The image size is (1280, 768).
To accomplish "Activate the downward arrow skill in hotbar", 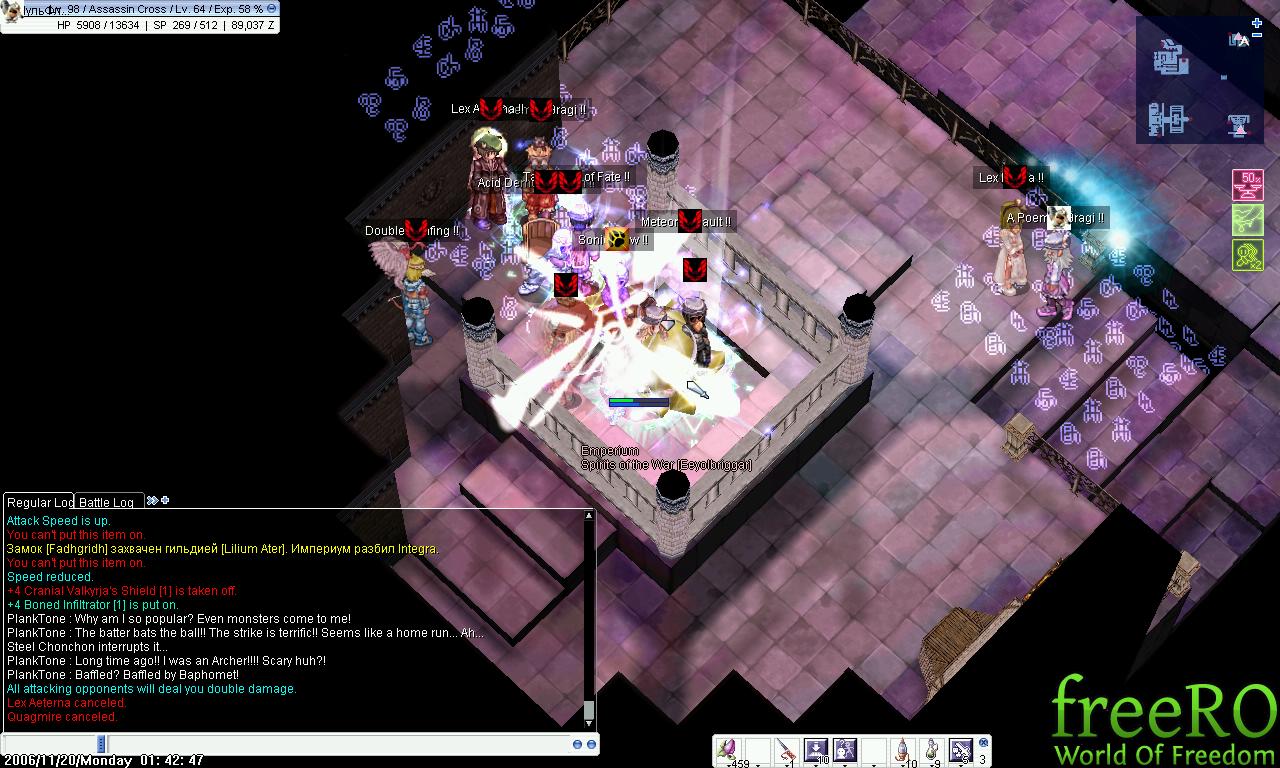I will tap(816, 750).
